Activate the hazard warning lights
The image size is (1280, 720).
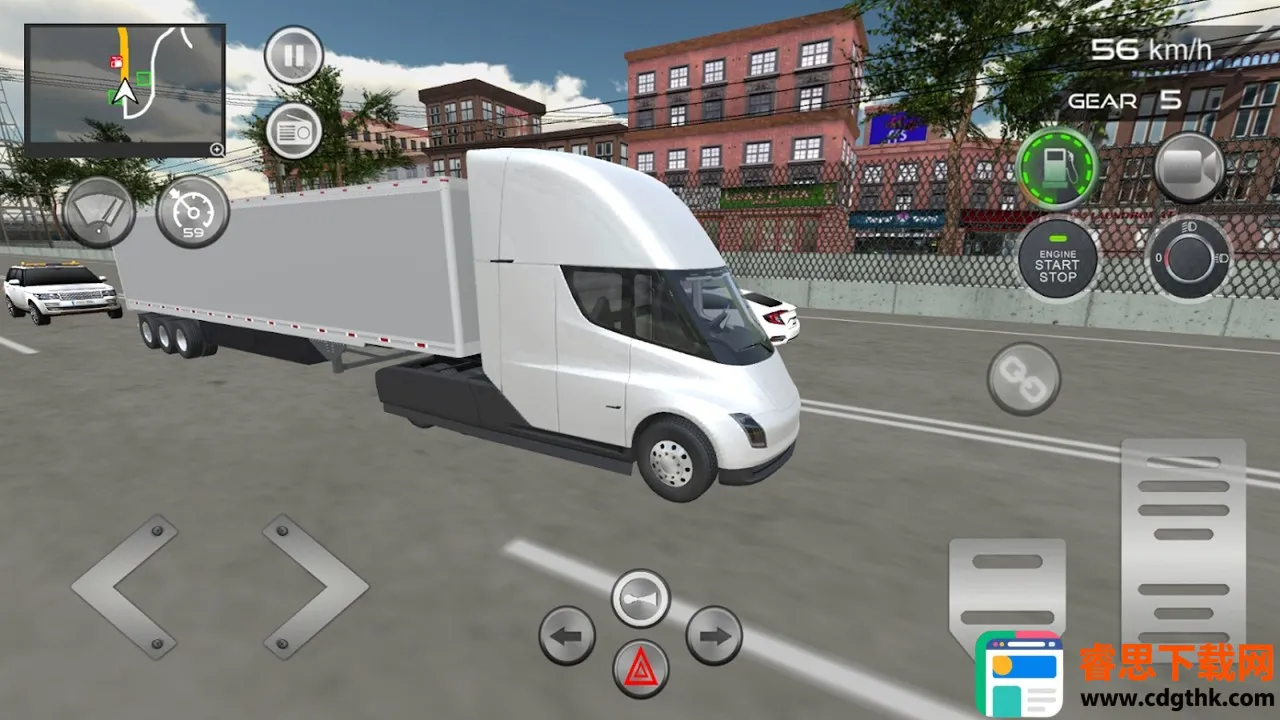click(x=640, y=668)
